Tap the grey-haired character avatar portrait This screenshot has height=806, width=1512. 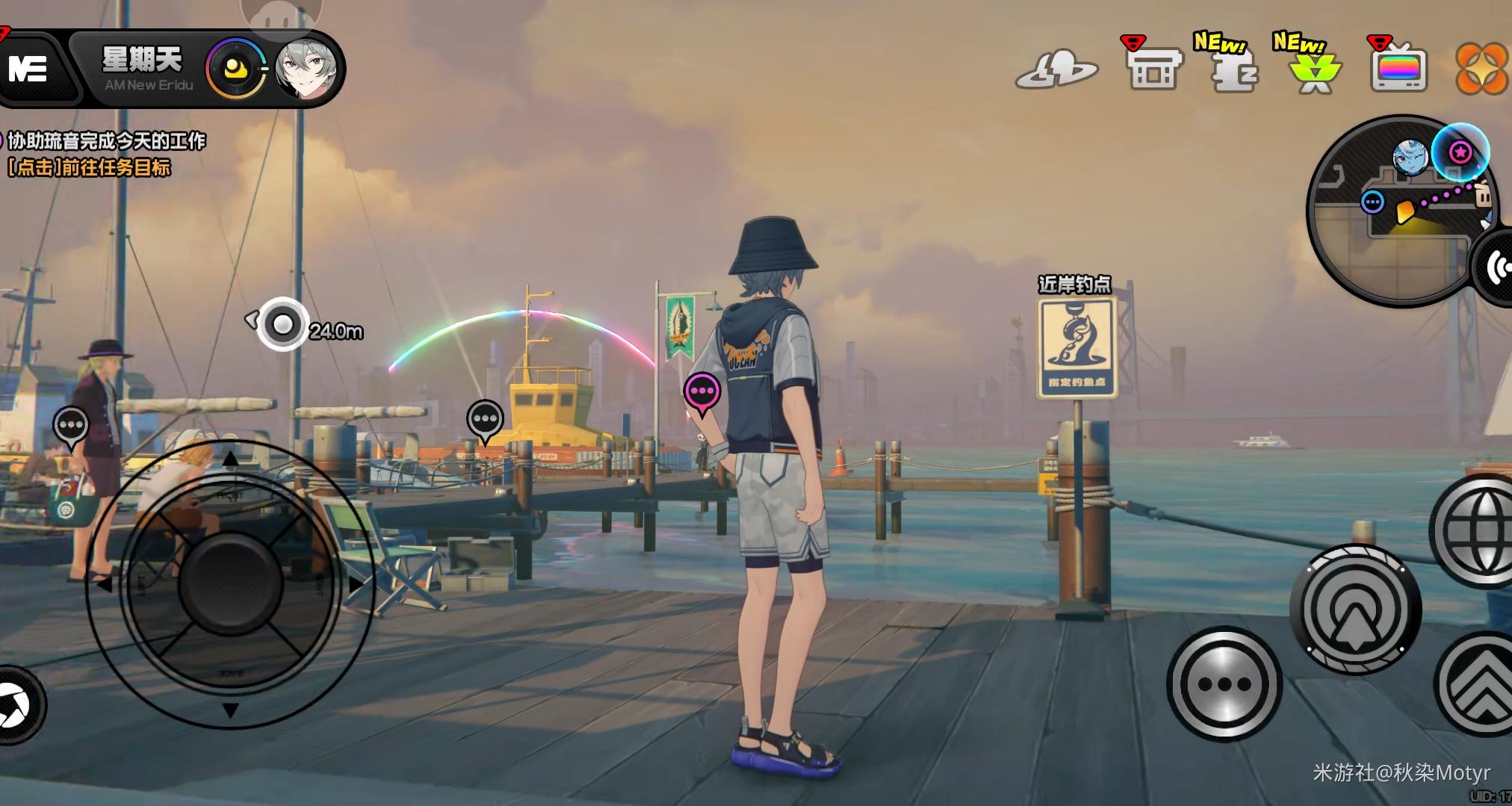(306, 69)
